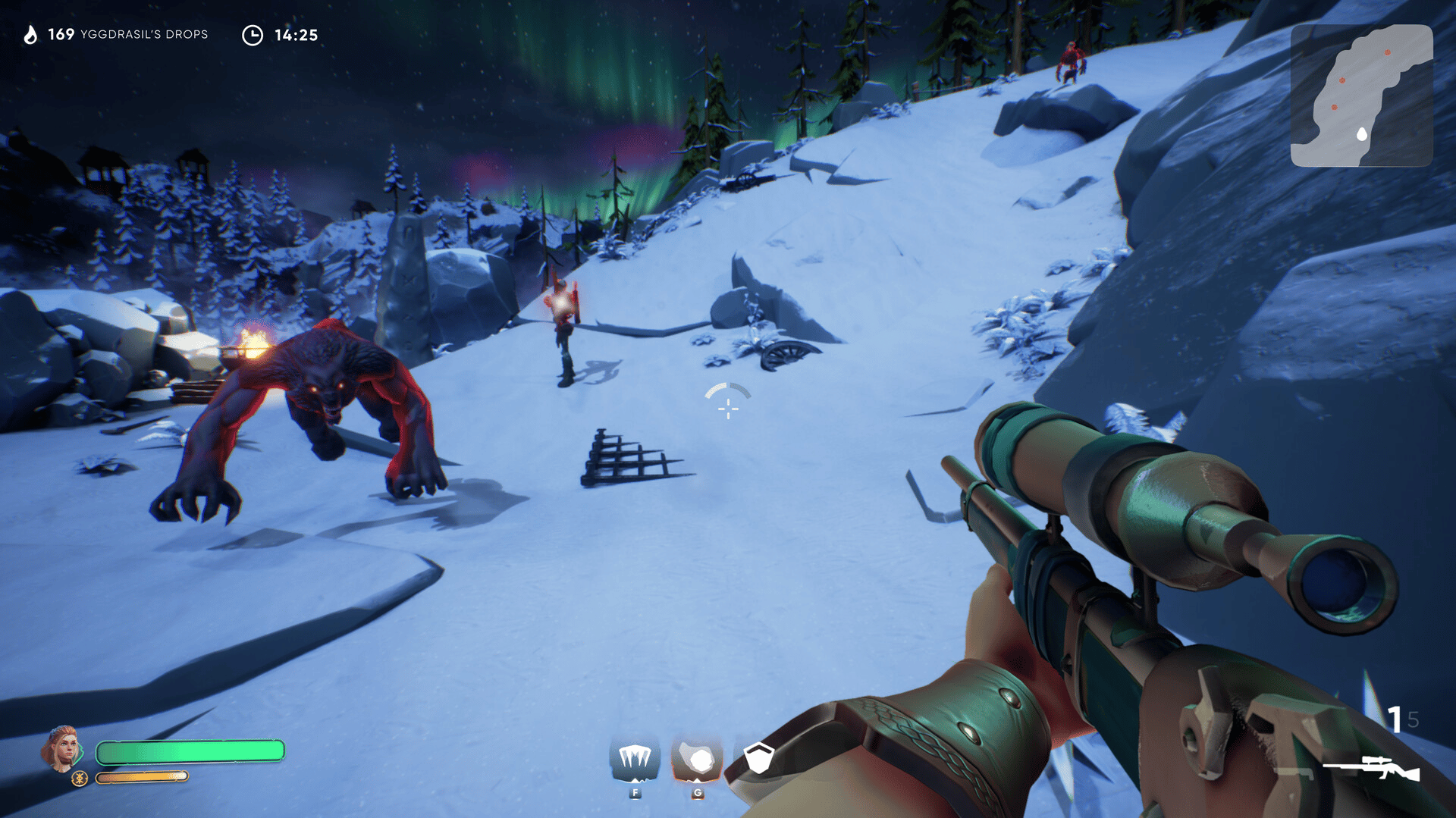Open the minimap in the corner
Viewport: 1456px width, 818px height.
[1361, 96]
